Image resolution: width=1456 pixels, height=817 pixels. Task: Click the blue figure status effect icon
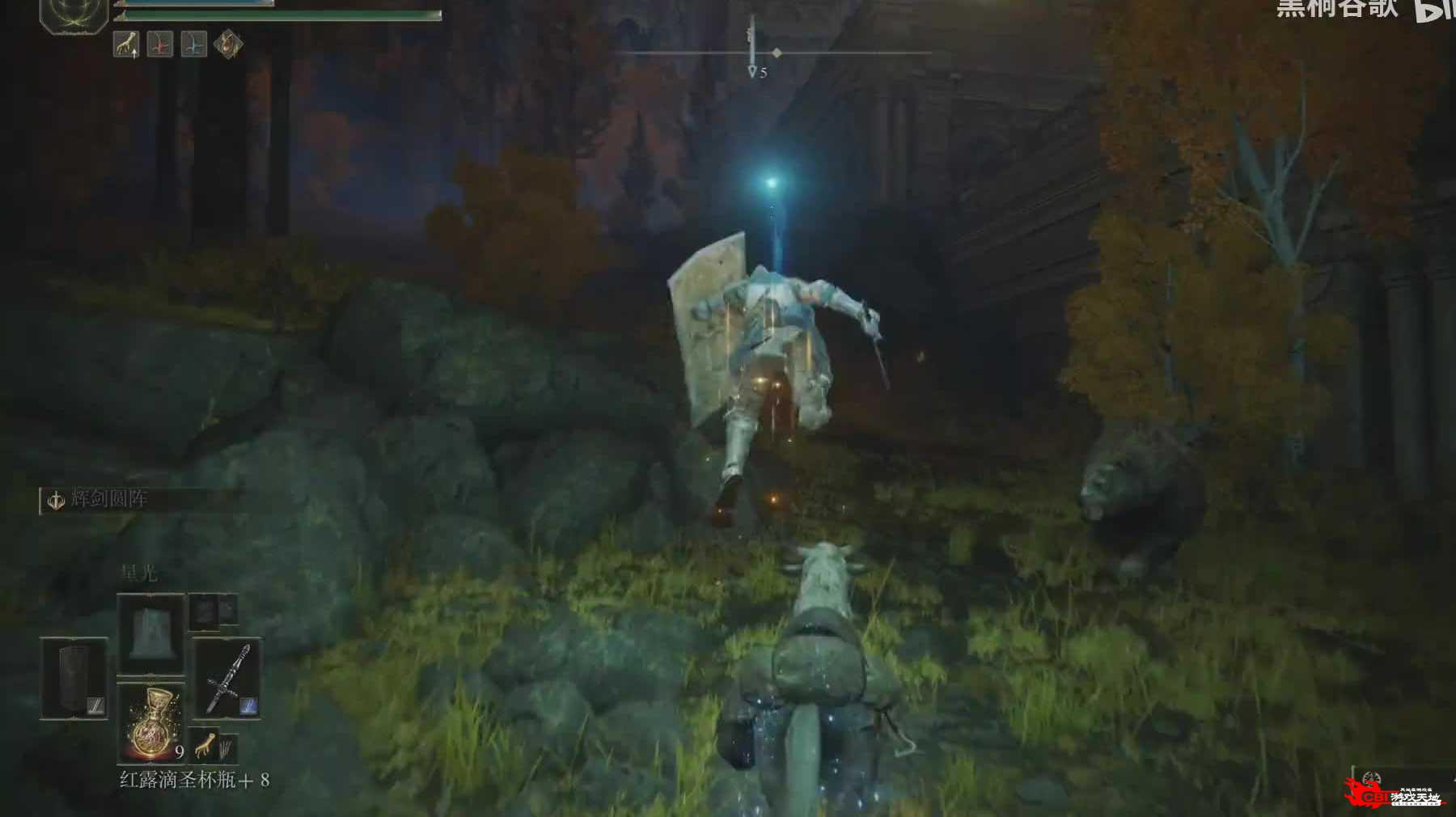click(193, 44)
